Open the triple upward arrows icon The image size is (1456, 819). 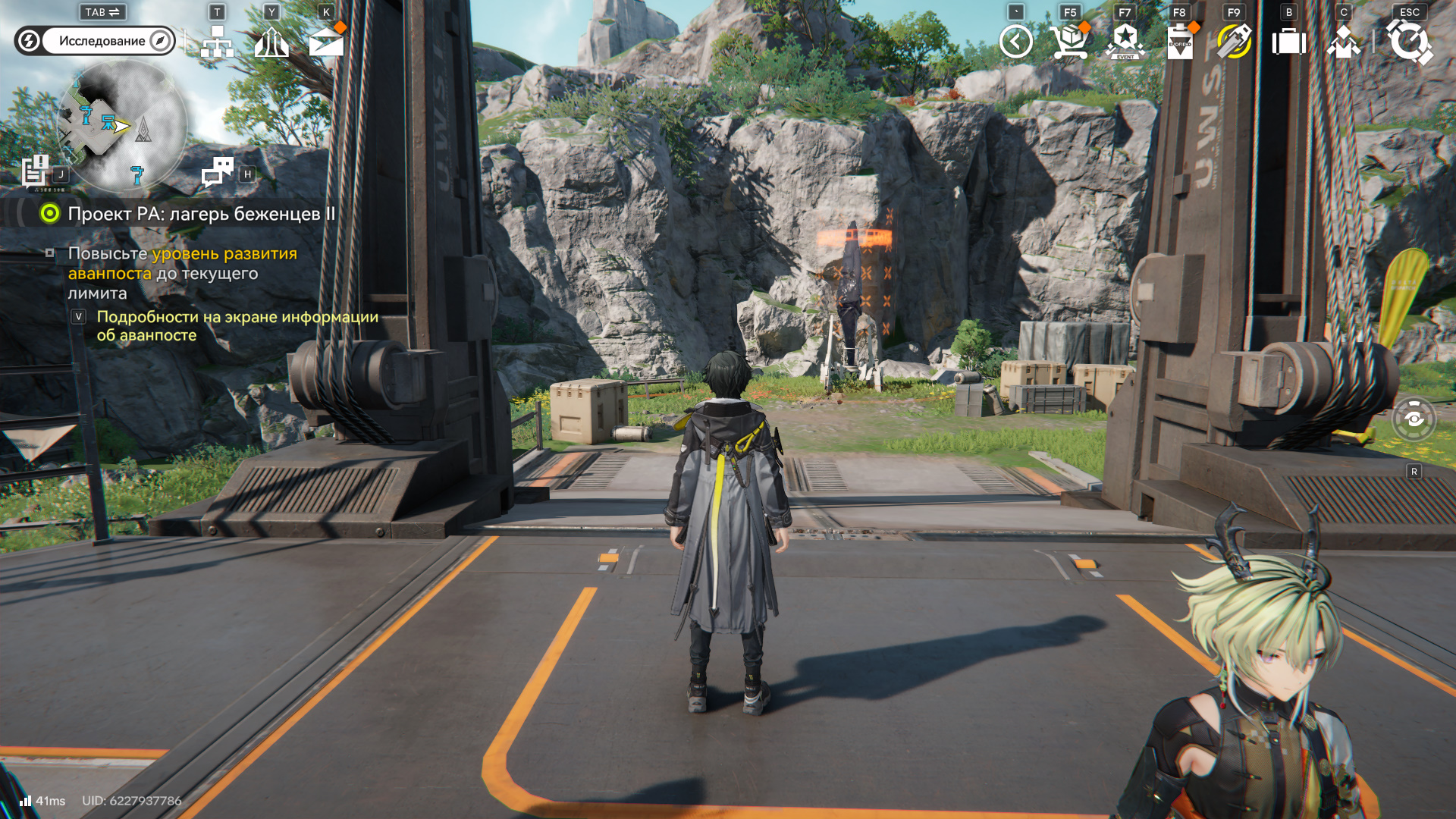(x=271, y=42)
